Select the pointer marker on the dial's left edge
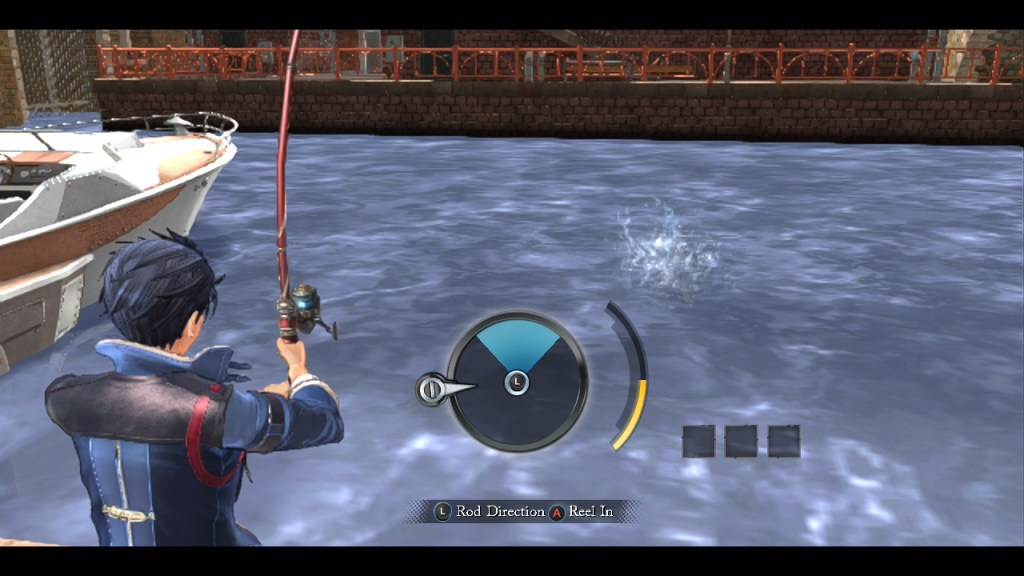 (432, 388)
